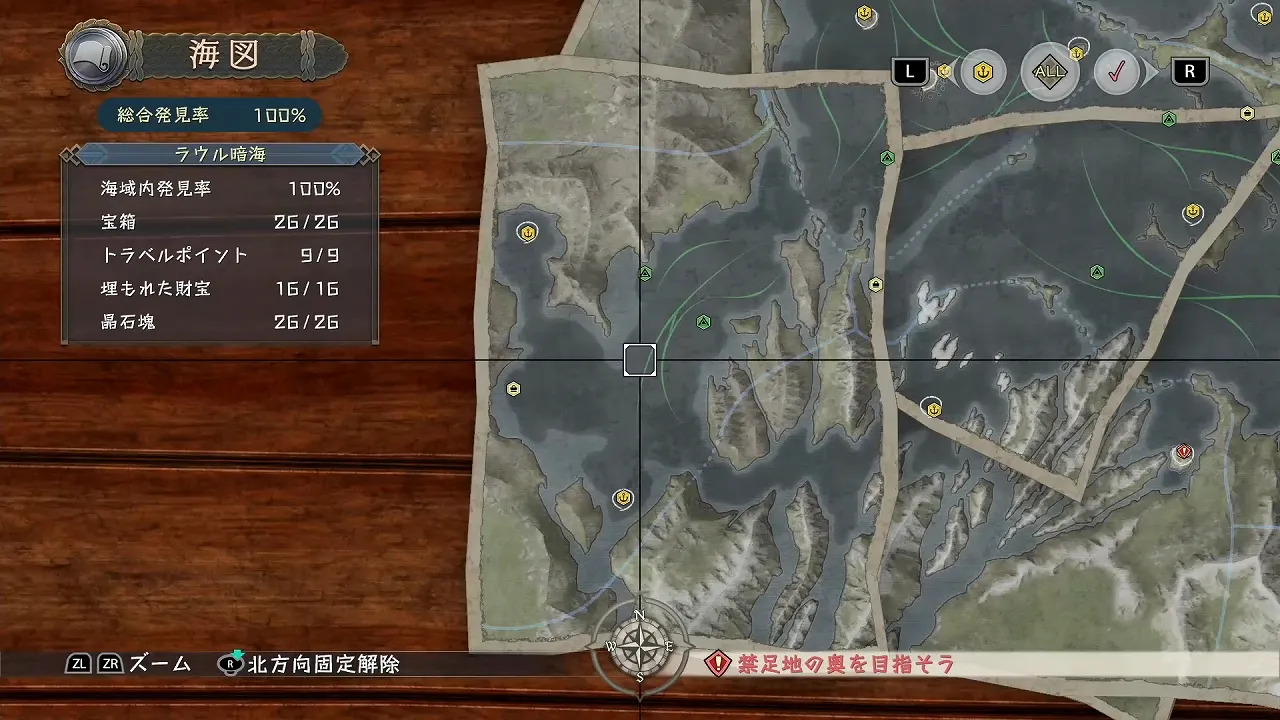Viewport: 1280px width, 720px height.
Task: Click the map cursor square at center
Action: click(640, 362)
